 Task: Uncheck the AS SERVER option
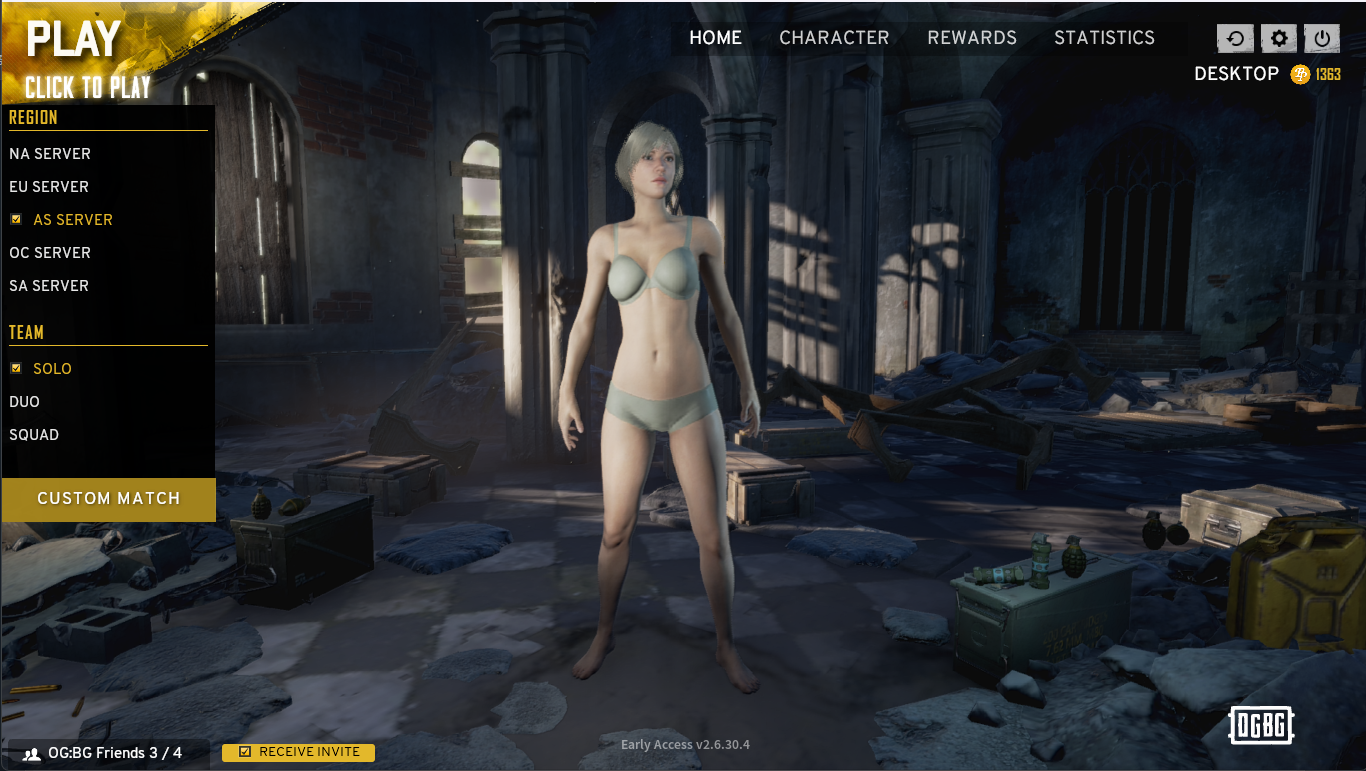pos(15,219)
